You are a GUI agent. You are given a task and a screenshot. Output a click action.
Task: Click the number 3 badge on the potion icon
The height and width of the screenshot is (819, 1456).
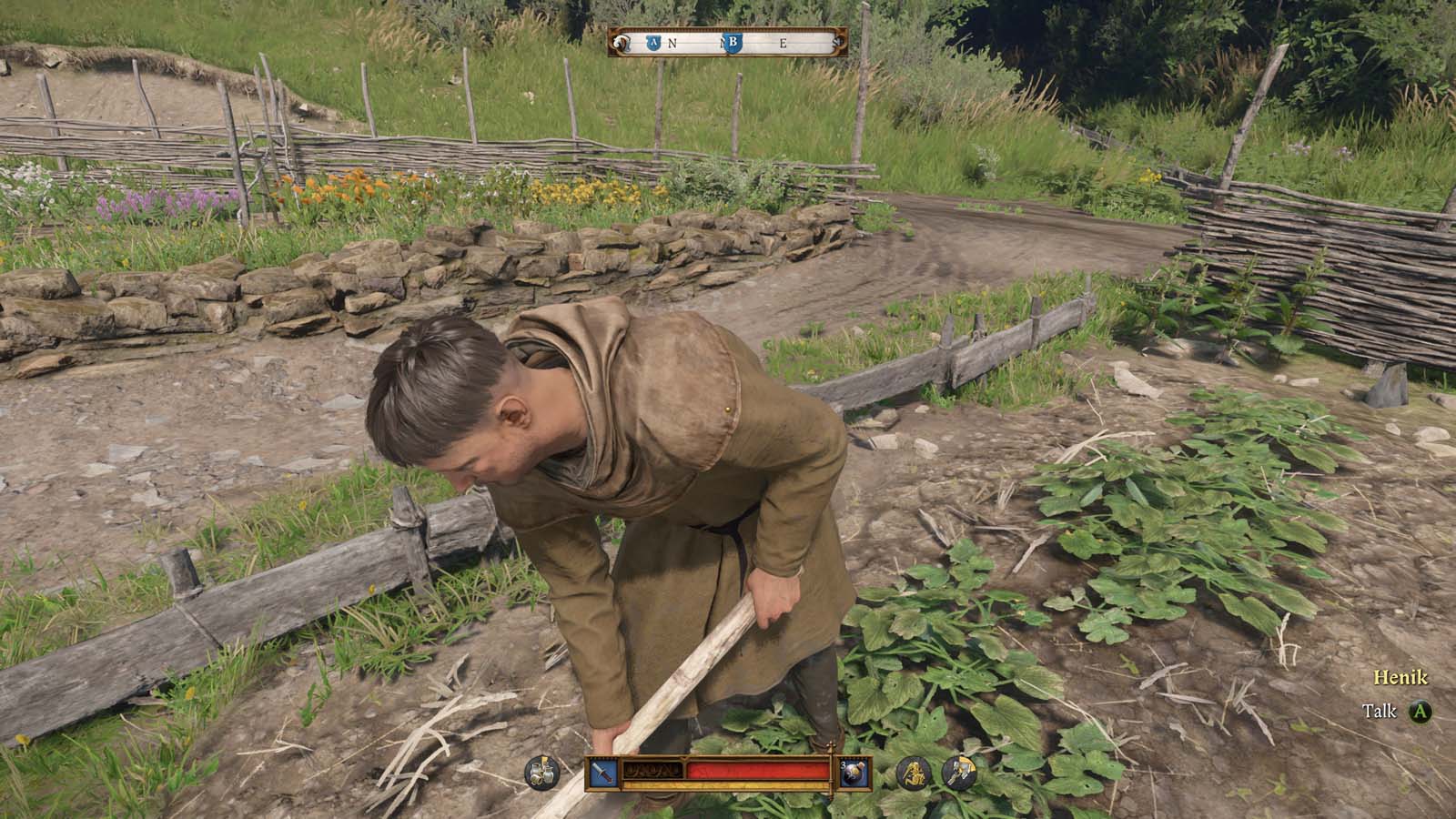pyautogui.click(x=844, y=765)
